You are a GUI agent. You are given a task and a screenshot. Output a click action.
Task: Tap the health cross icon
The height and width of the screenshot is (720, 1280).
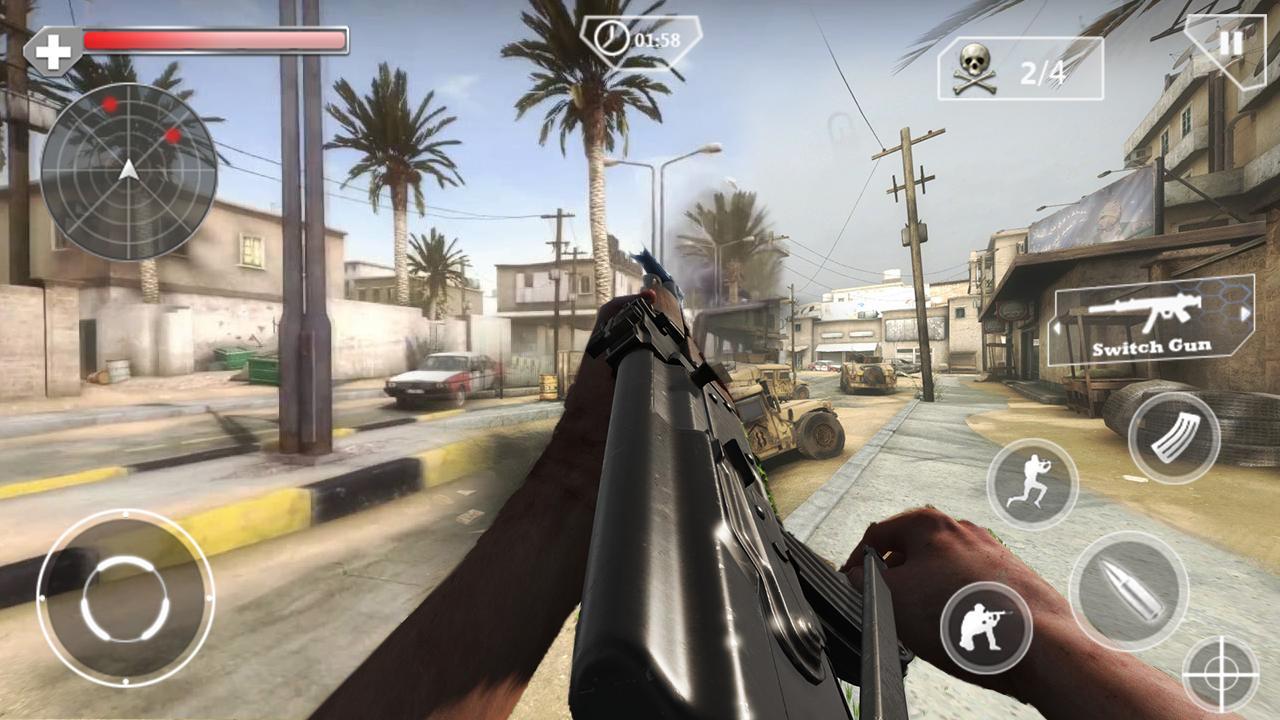(x=53, y=43)
